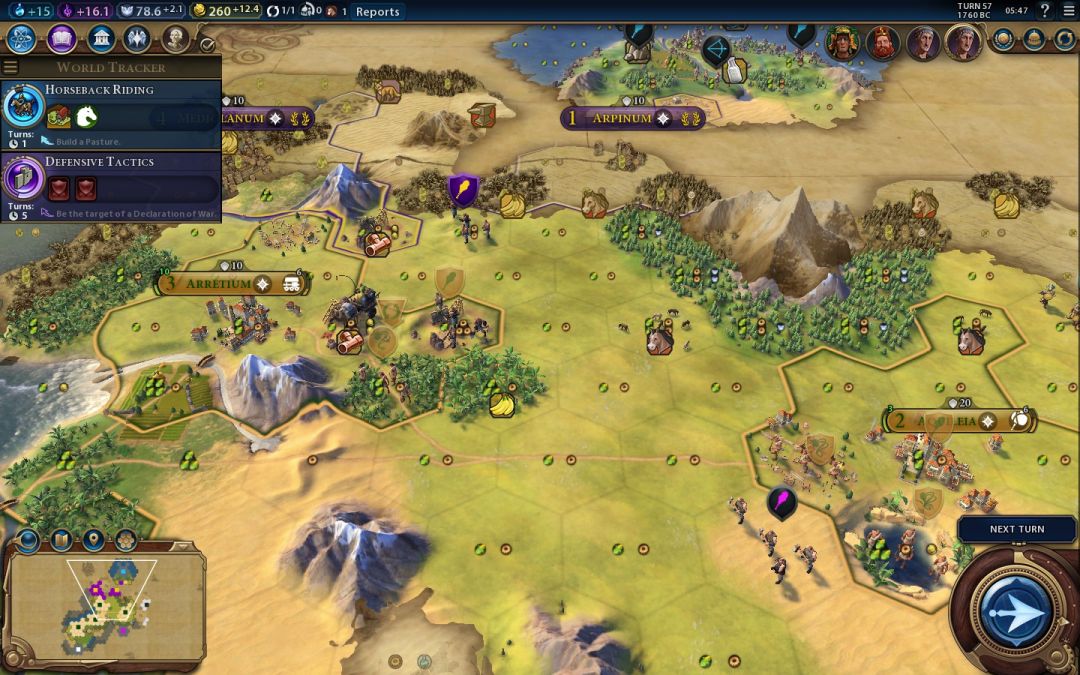Viewport: 1080px width, 675px height.
Task: Select the red-bearded leader portrait
Action: click(882, 42)
